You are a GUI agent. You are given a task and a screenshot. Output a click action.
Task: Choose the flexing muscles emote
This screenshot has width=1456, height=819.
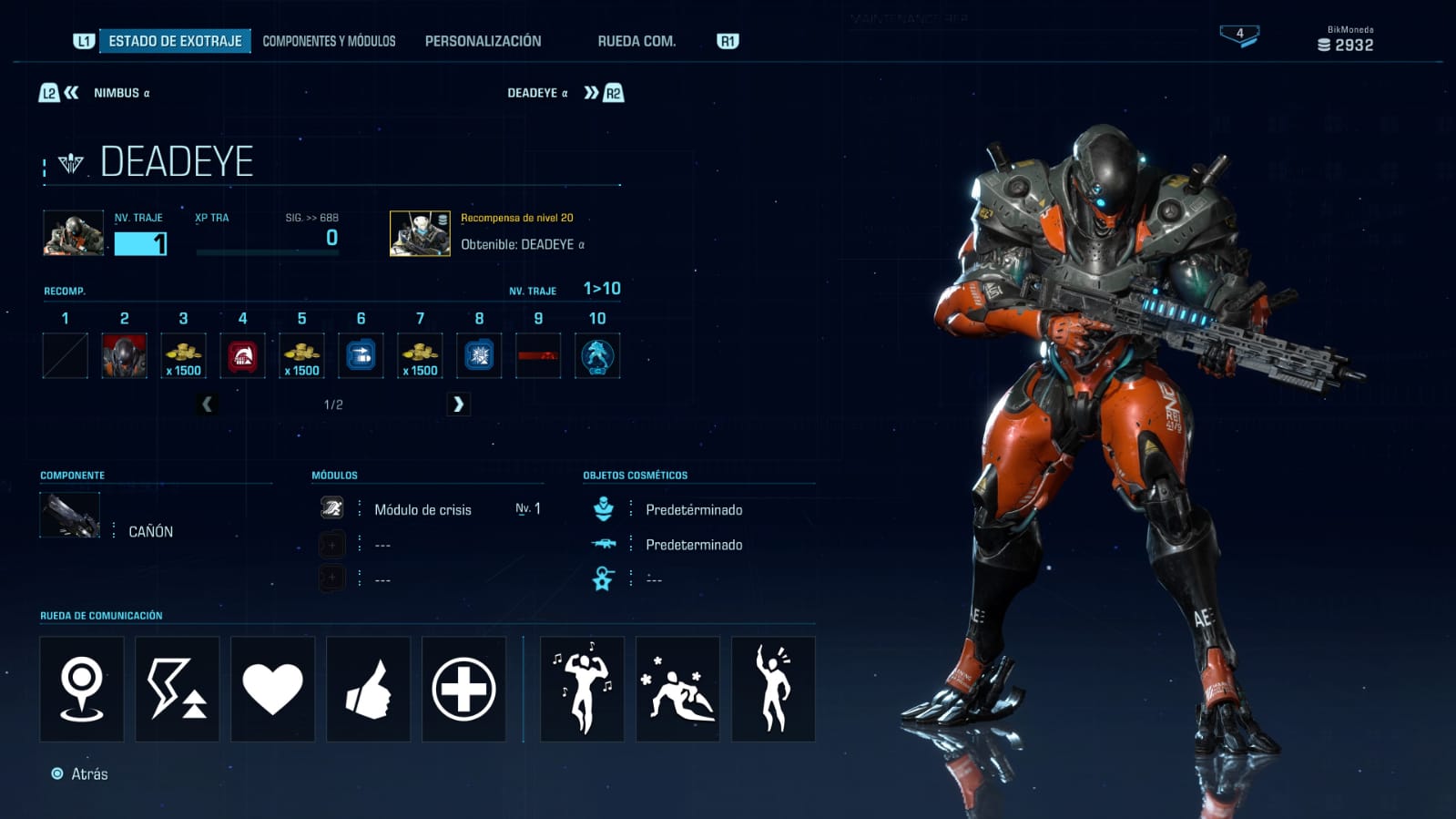point(582,689)
